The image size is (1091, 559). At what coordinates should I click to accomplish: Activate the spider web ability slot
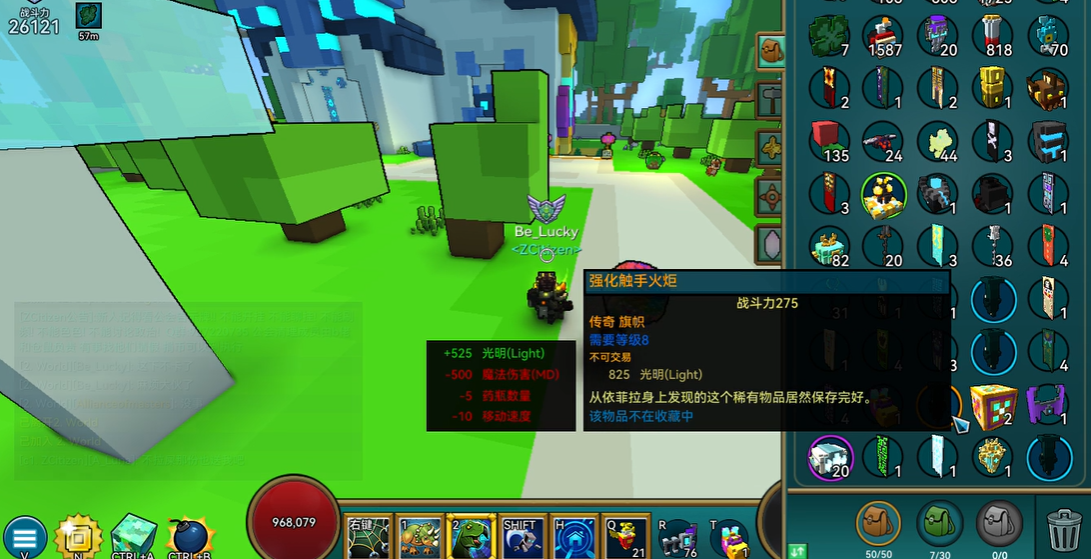(368, 537)
